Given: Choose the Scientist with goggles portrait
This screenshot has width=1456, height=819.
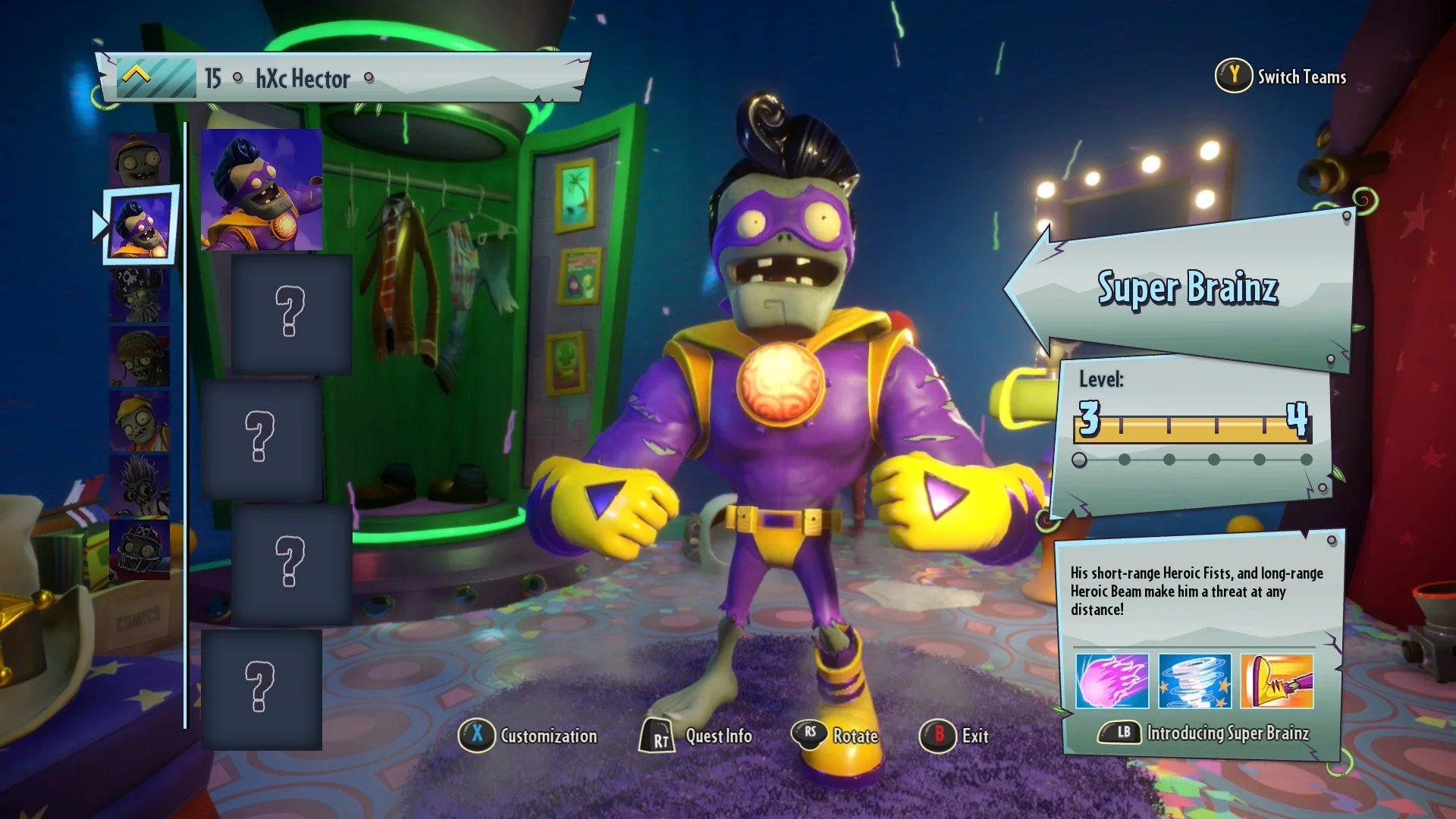Looking at the screenshot, I should [x=139, y=485].
